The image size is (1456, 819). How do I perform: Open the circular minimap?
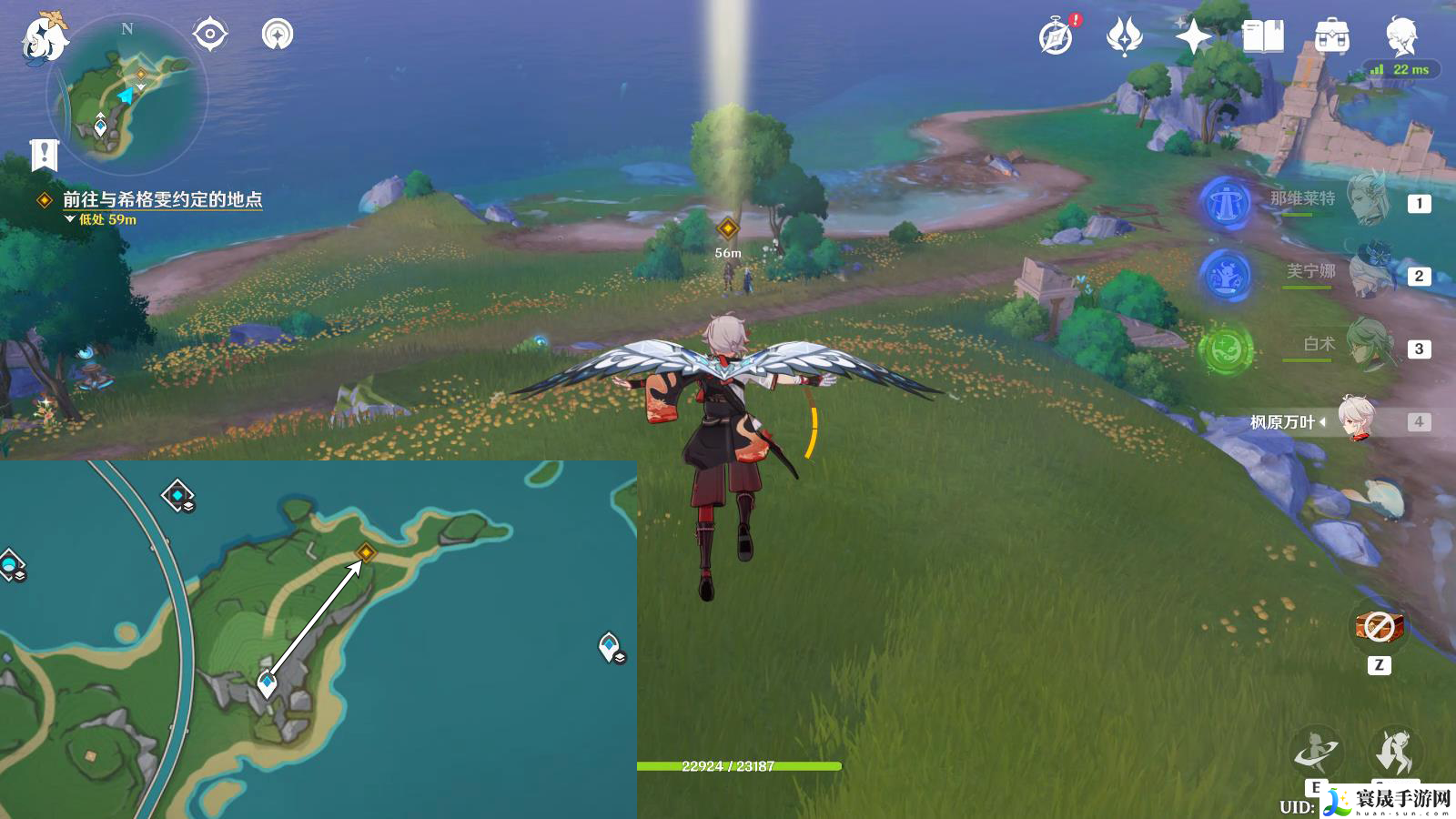click(x=127, y=96)
